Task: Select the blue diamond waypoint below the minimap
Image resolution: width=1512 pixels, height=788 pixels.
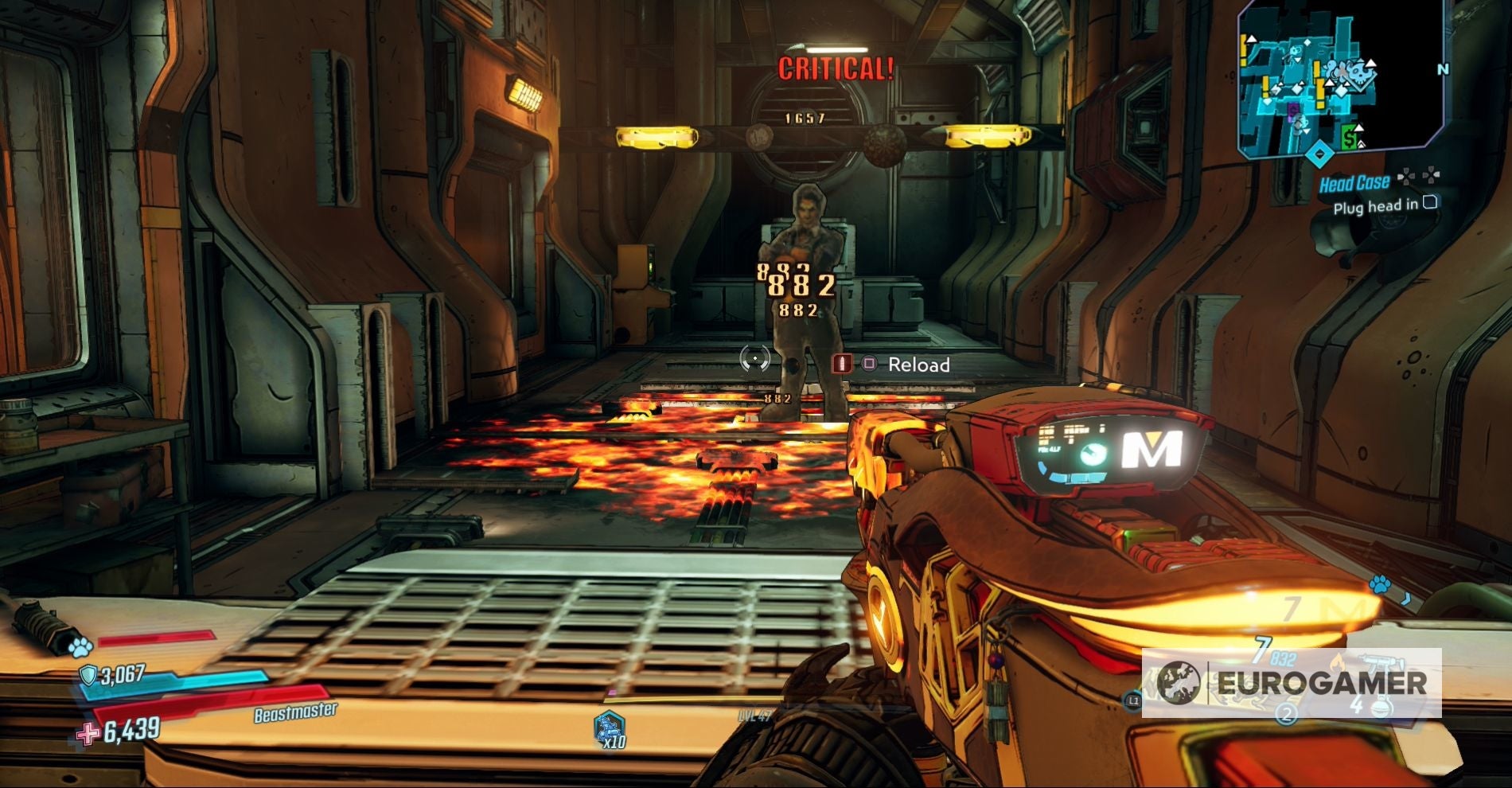Action: point(1320,152)
